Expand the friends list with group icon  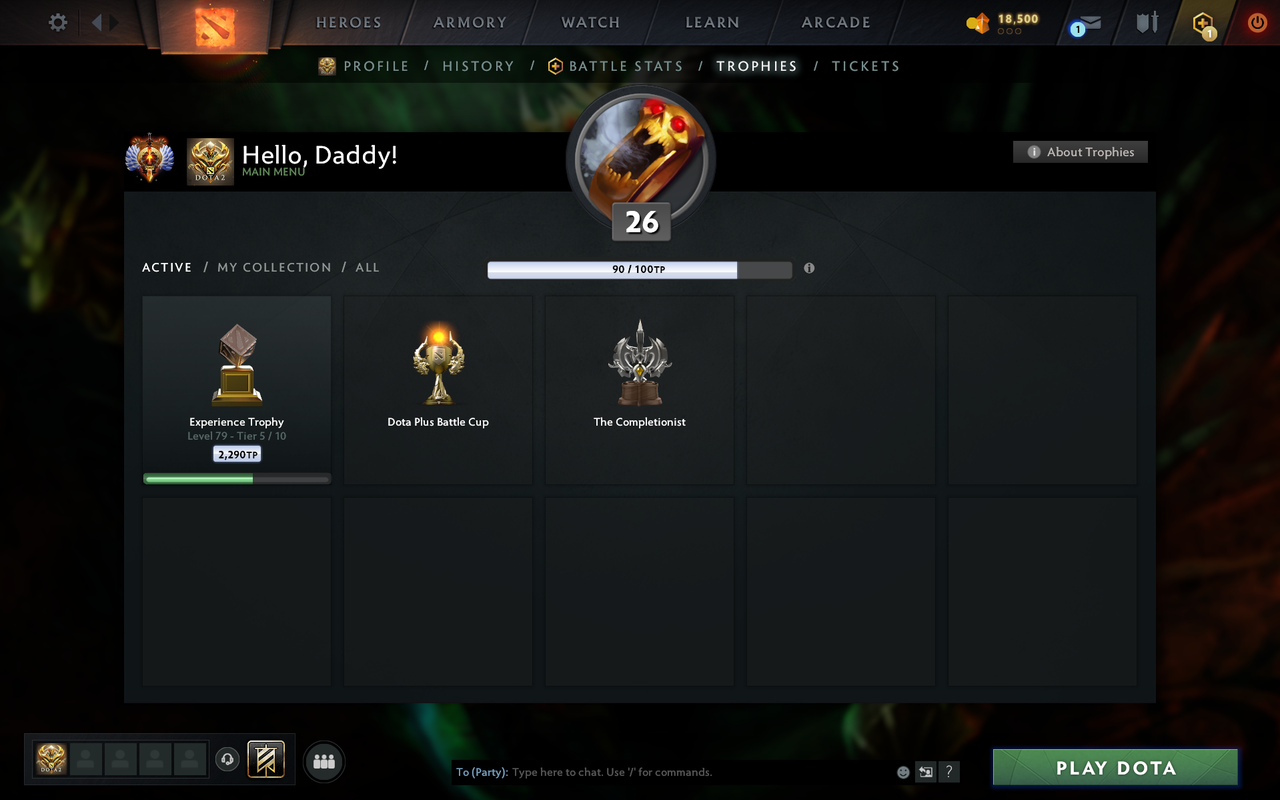(x=324, y=762)
